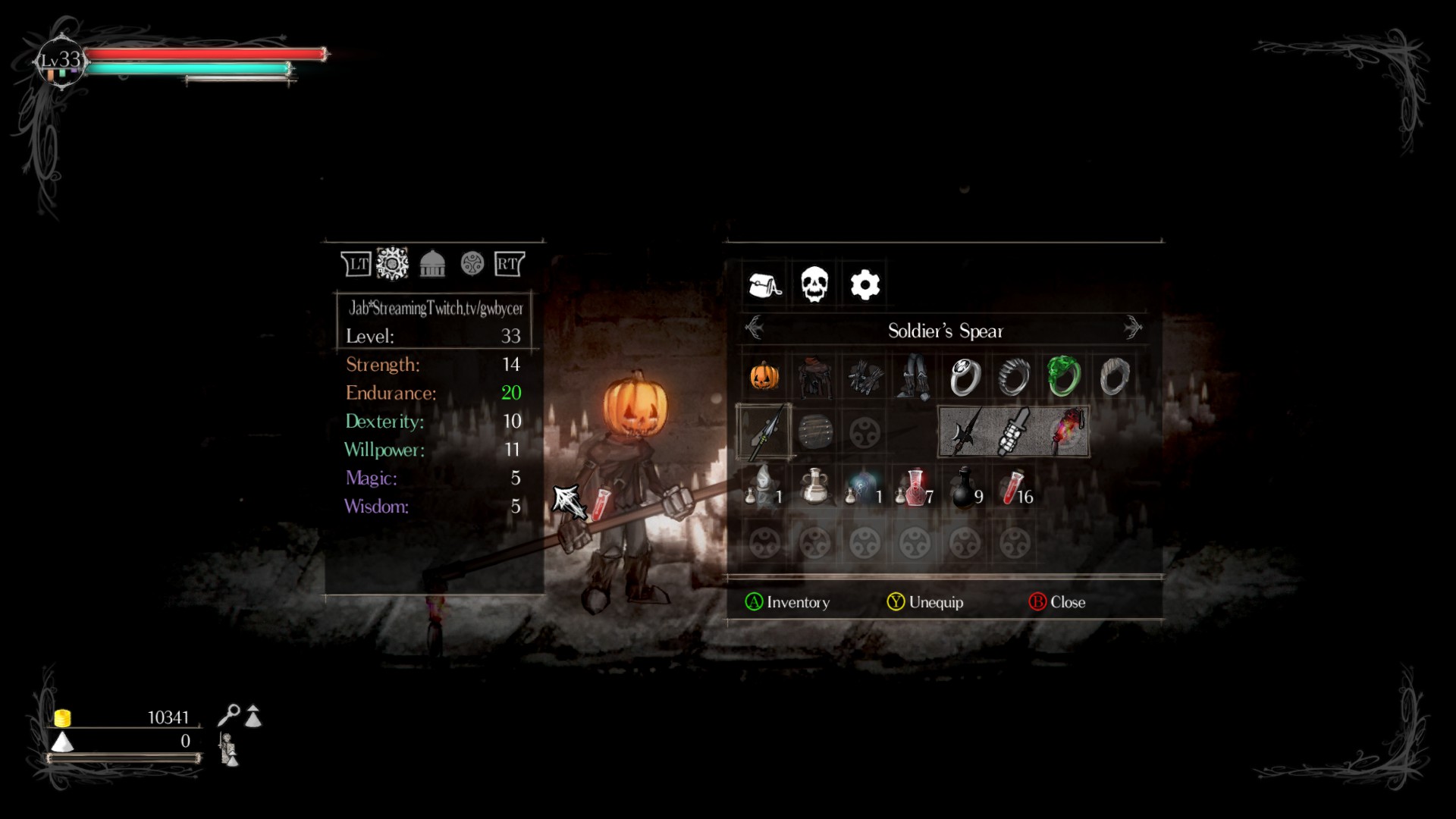Switch to the domed building stats tab

pos(432,264)
